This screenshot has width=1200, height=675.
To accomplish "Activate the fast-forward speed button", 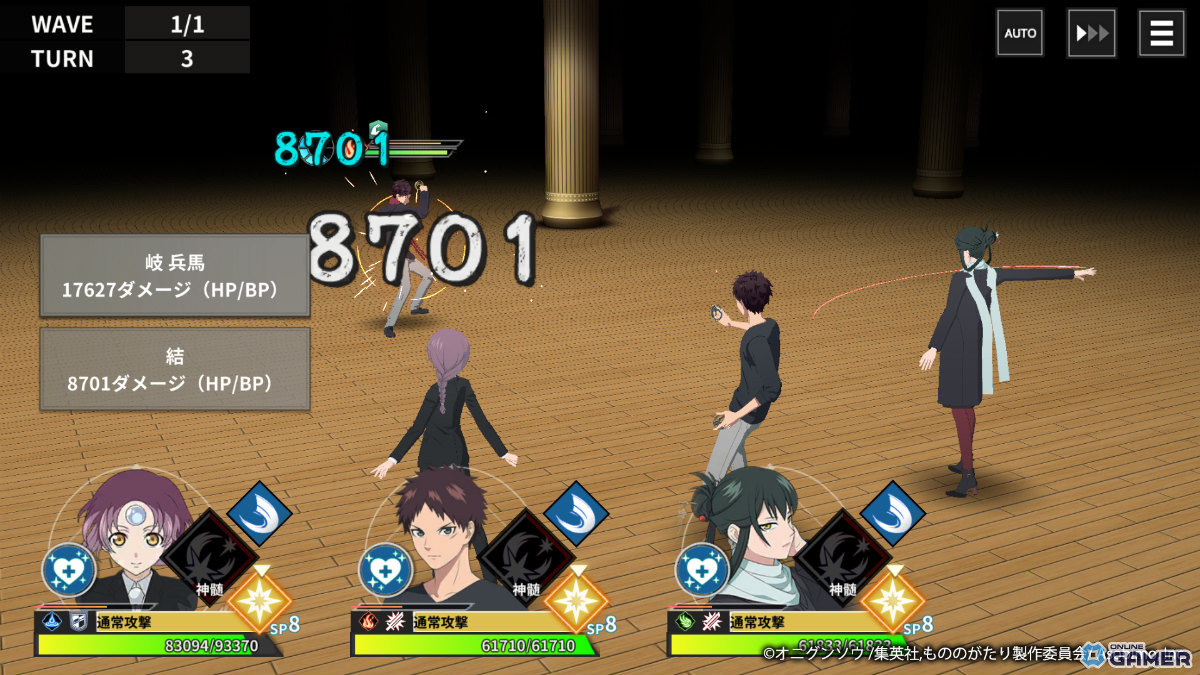I will click(x=1091, y=33).
